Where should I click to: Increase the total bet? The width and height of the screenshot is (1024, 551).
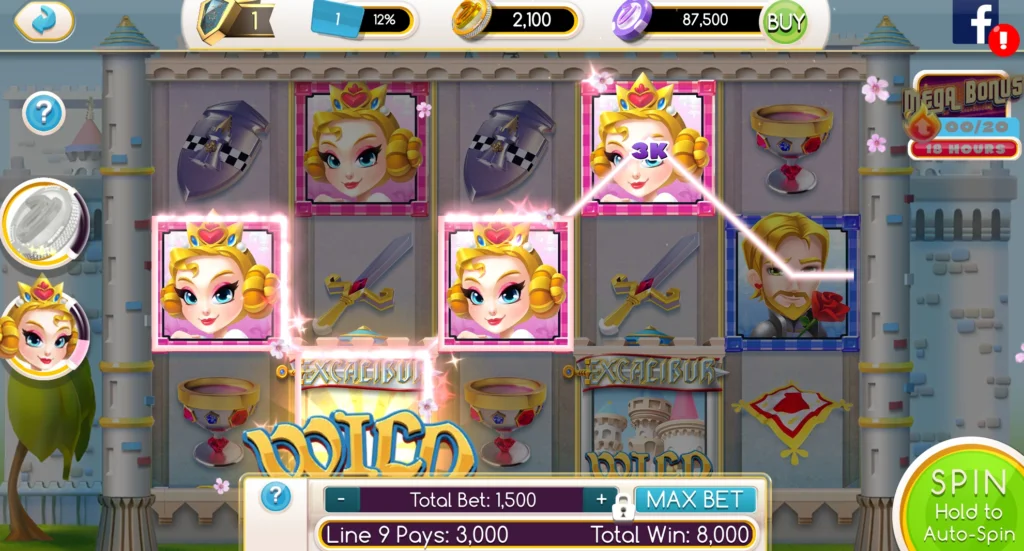(601, 499)
